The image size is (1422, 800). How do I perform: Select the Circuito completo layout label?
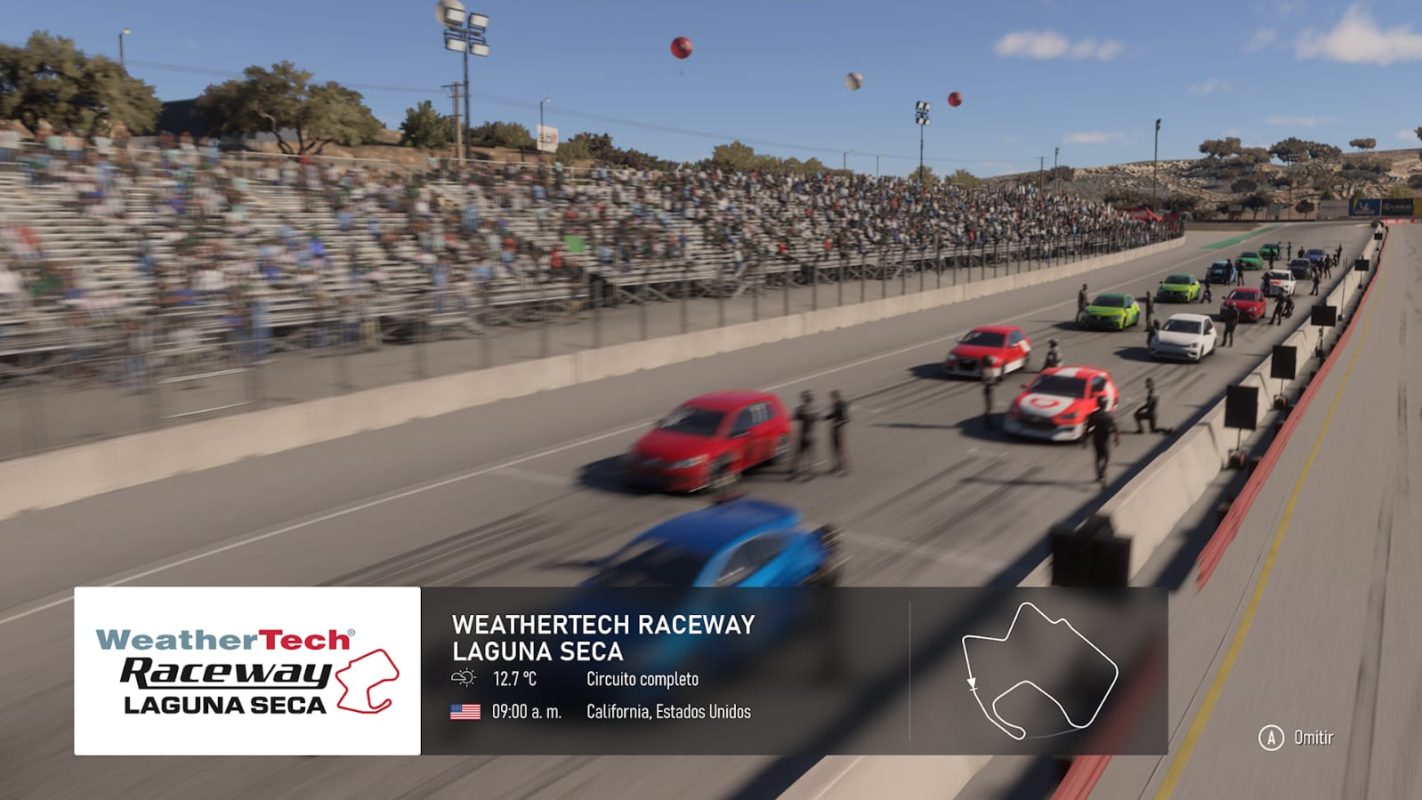(x=643, y=677)
